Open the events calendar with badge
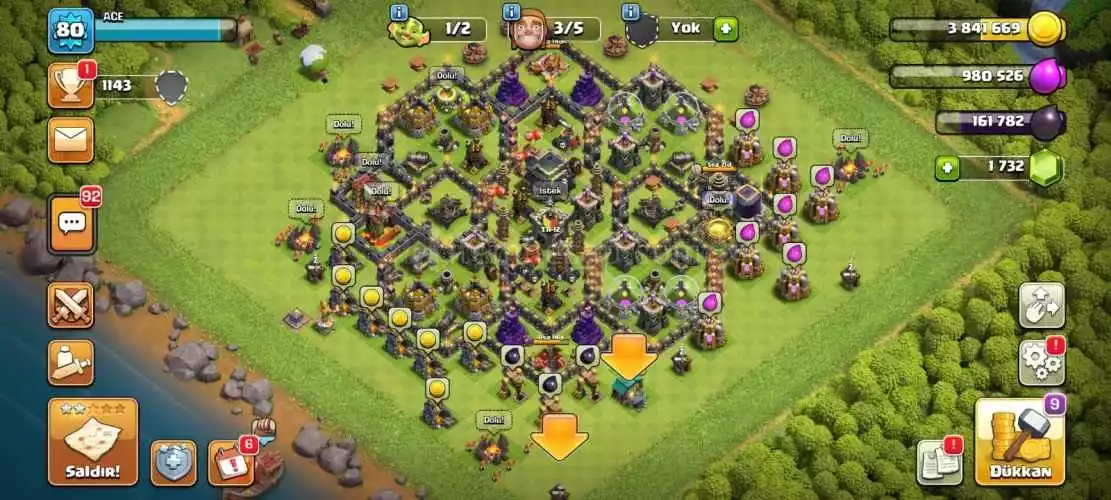 point(230,462)
